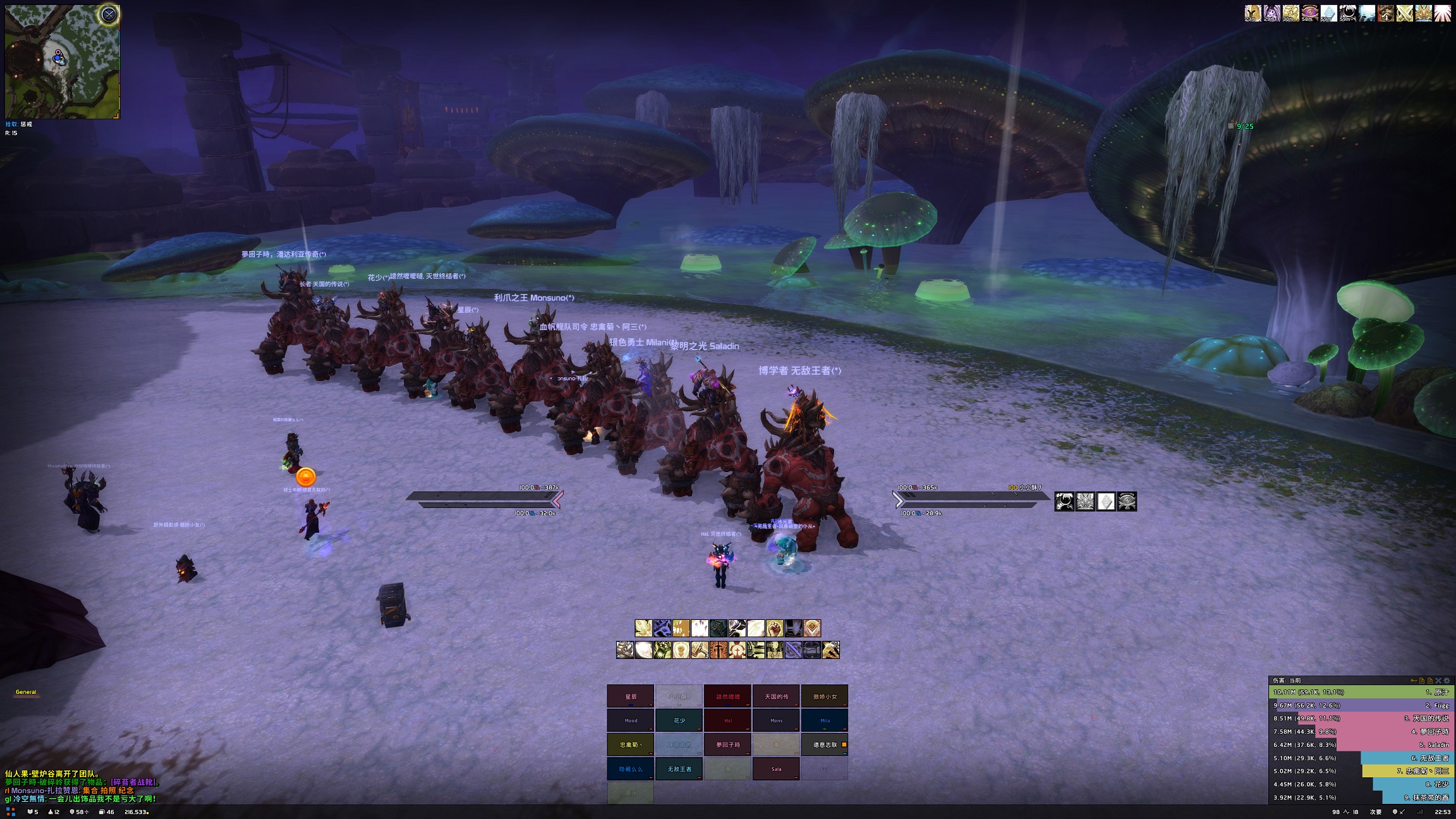Hide the damage meter with its X button
This screenshot has height=819, width=1456.
(x=1440, y=681)
